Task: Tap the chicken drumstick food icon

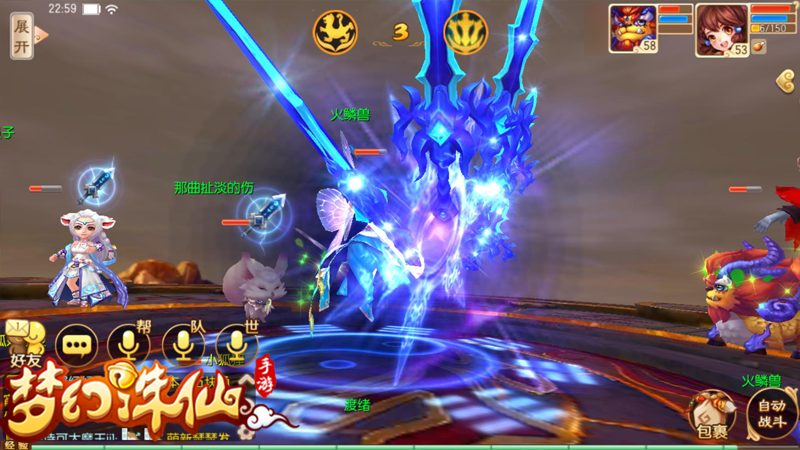Action: 758,46
